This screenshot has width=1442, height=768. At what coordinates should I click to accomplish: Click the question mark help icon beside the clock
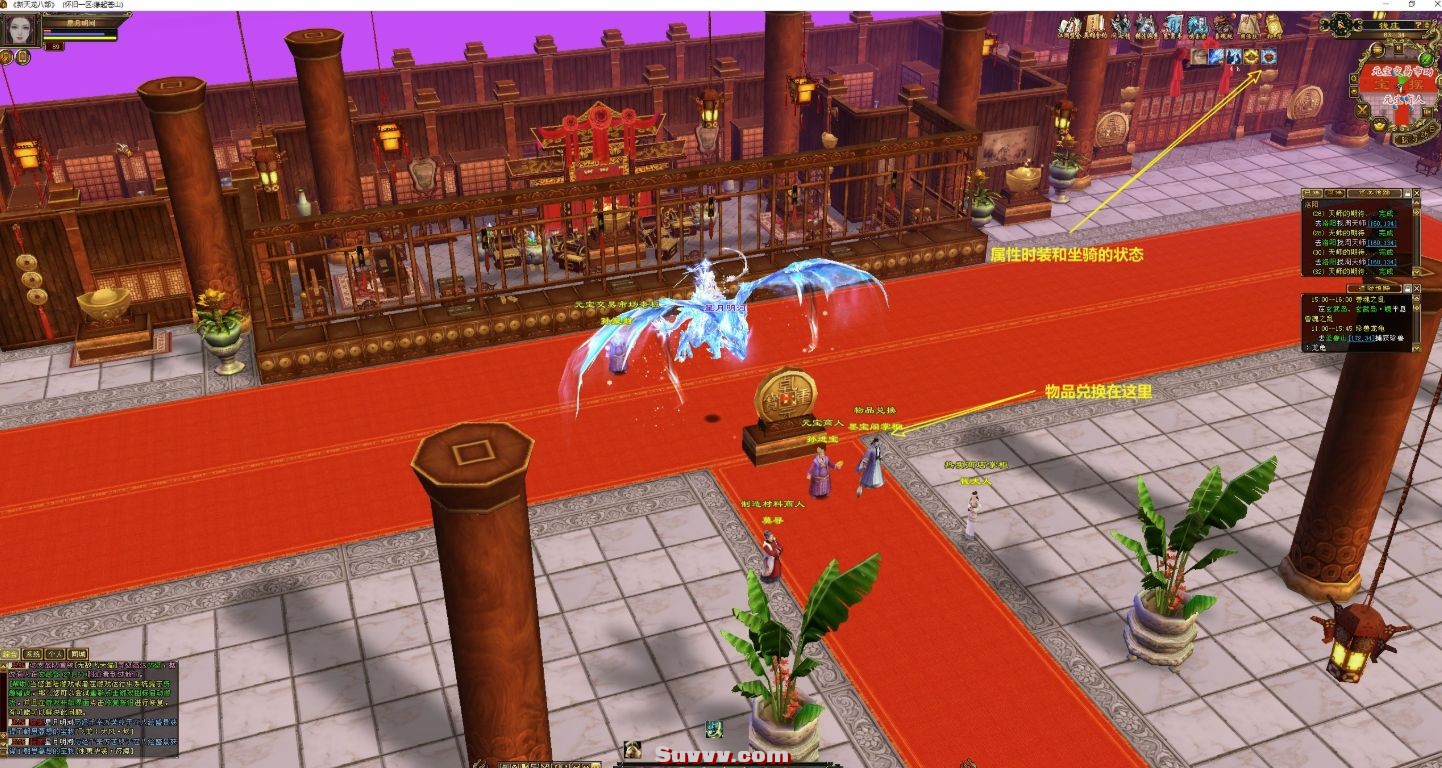tap(1418, 25)
